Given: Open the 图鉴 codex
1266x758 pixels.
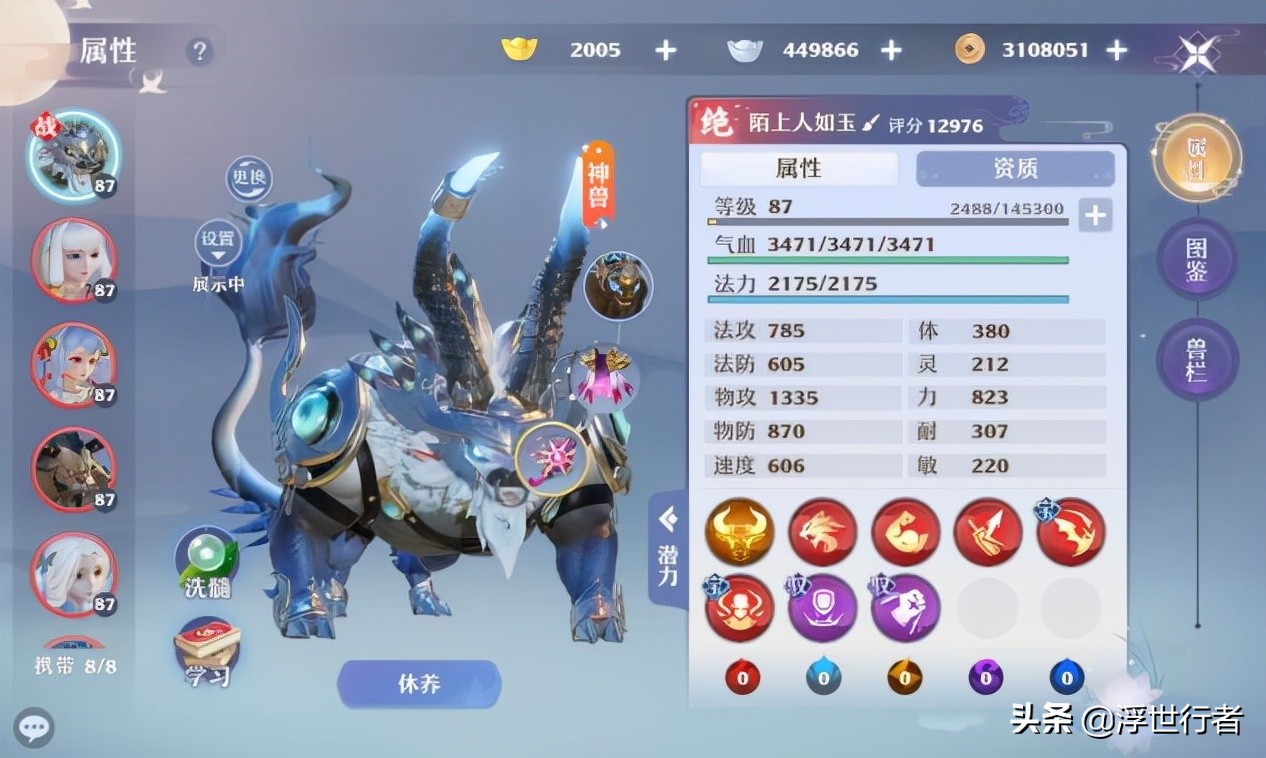Looking at the screenshot, I should (1197, 259).
